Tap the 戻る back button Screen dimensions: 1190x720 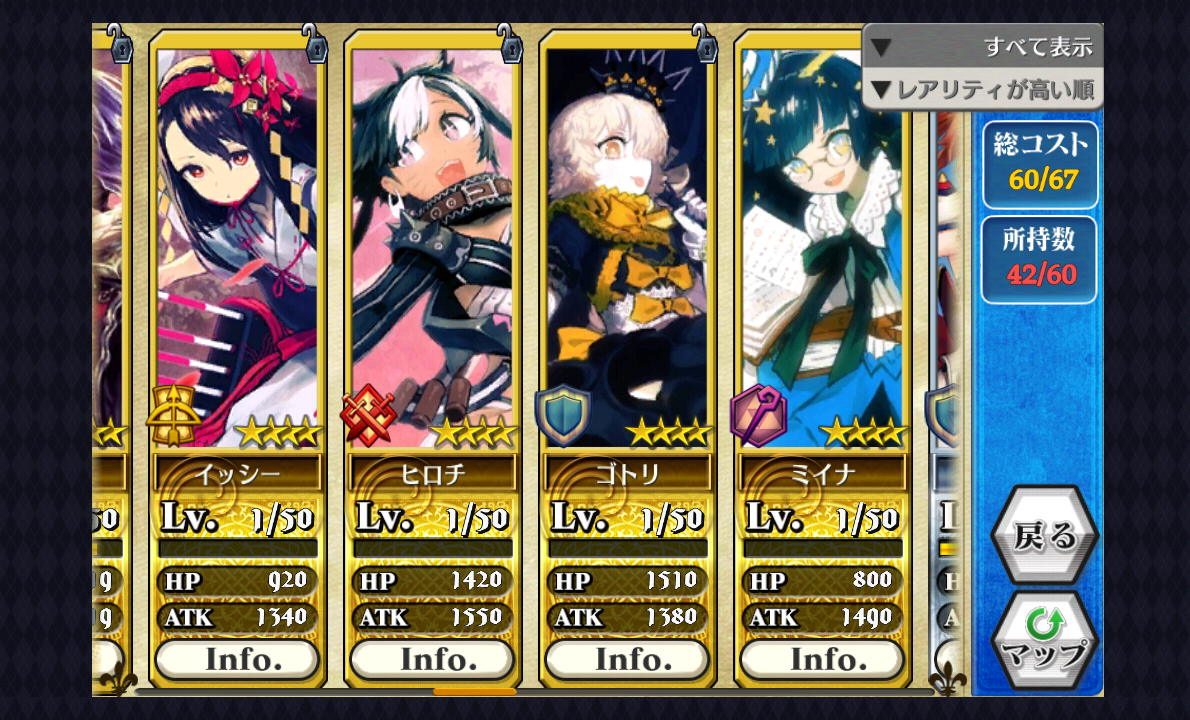(x=1044, y=537)
